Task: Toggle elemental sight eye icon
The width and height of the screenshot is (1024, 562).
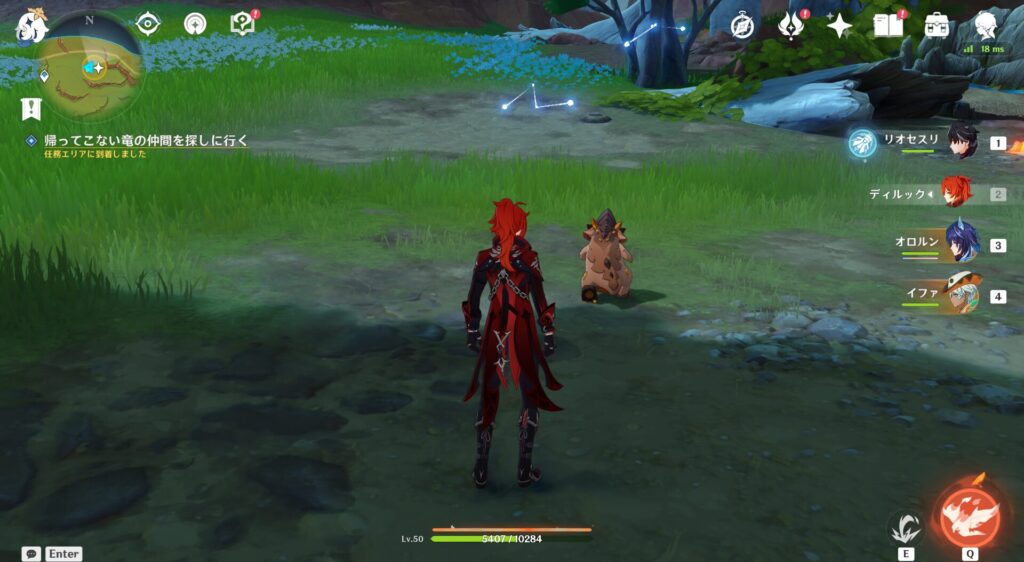Action: pos(148,24)
